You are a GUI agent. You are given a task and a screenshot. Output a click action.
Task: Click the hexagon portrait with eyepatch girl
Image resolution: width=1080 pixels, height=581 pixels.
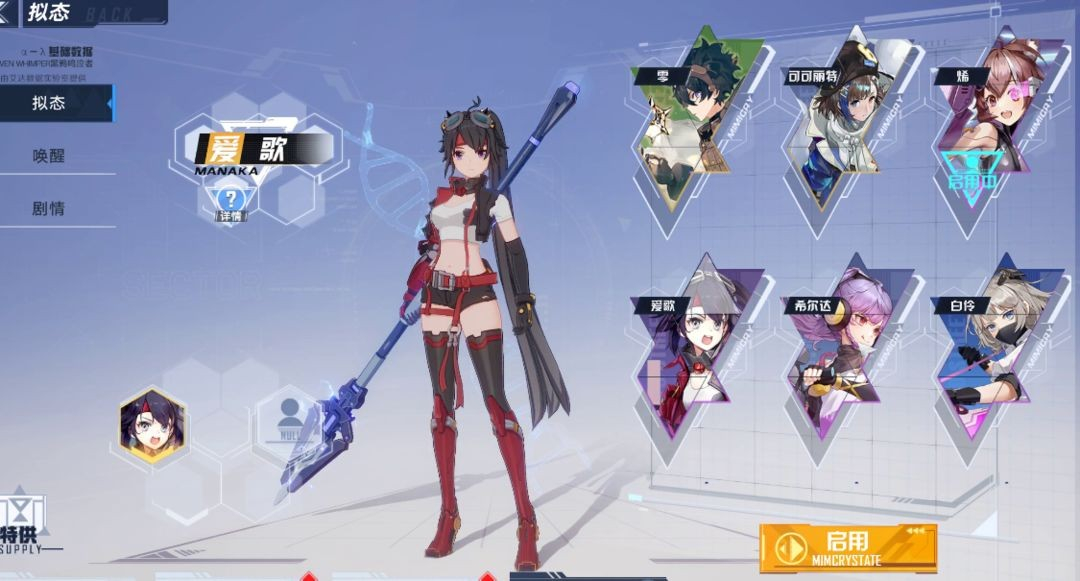click(x=151, y=425)
